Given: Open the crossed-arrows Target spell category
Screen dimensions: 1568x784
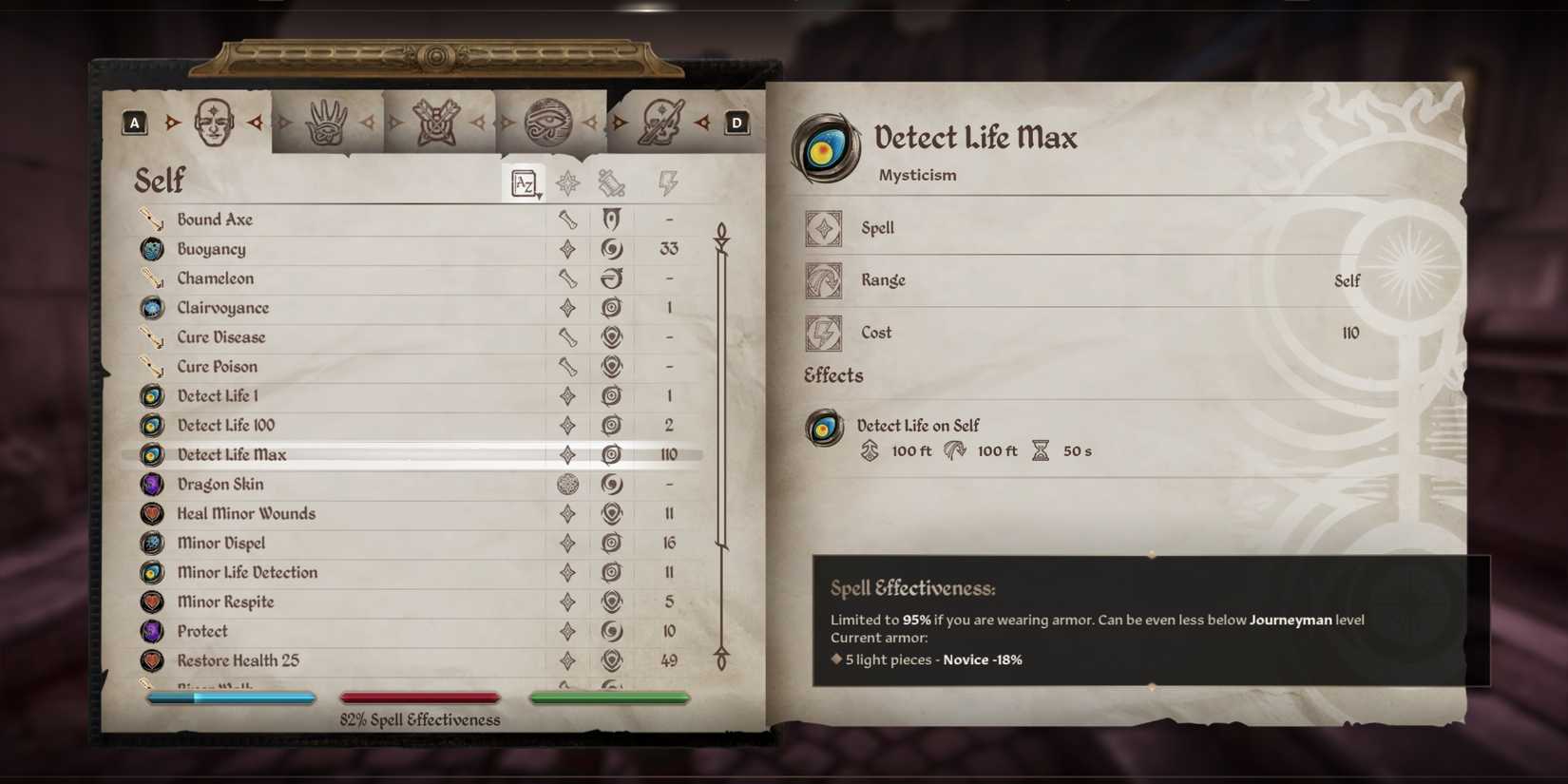Looking at the screenshot, I should click(439, 119).
